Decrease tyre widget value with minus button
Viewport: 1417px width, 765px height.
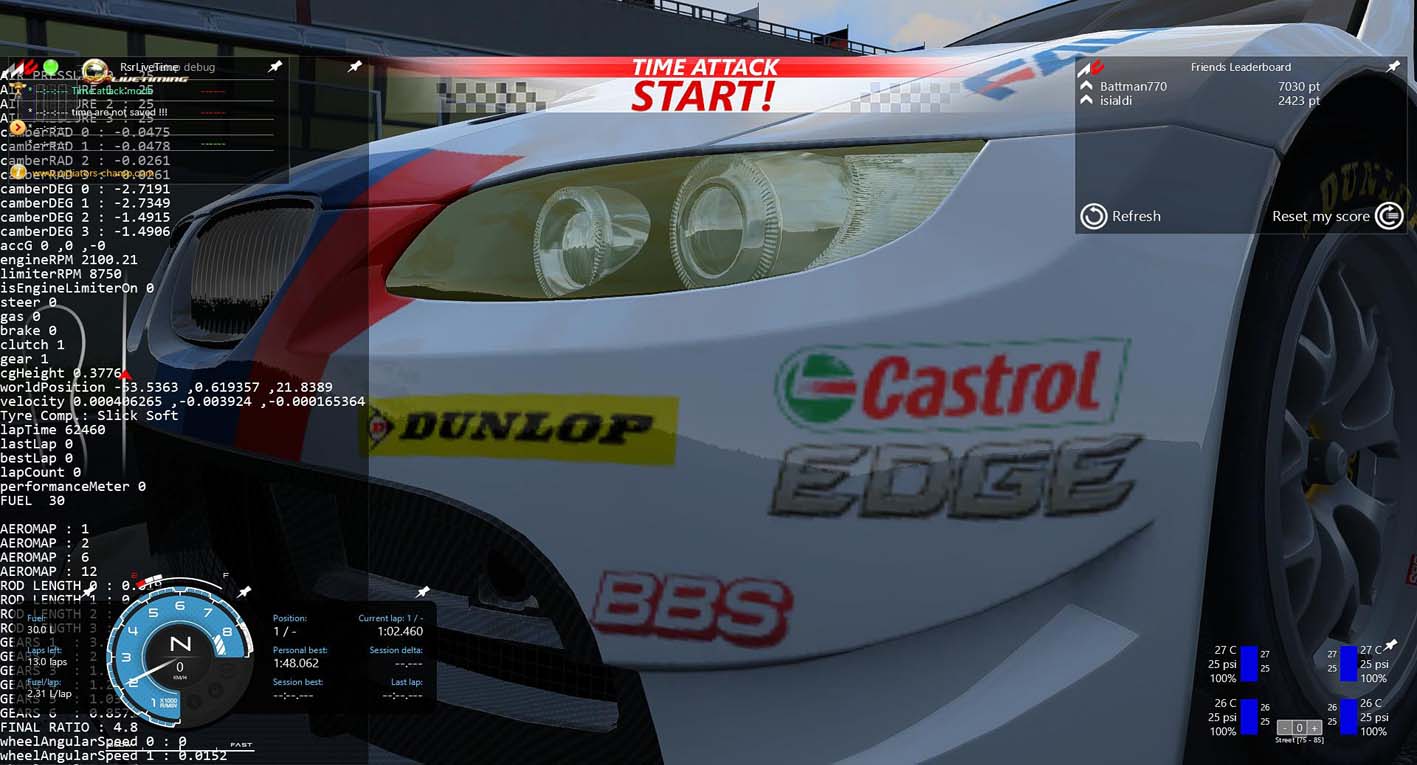tap(1287, 728)
